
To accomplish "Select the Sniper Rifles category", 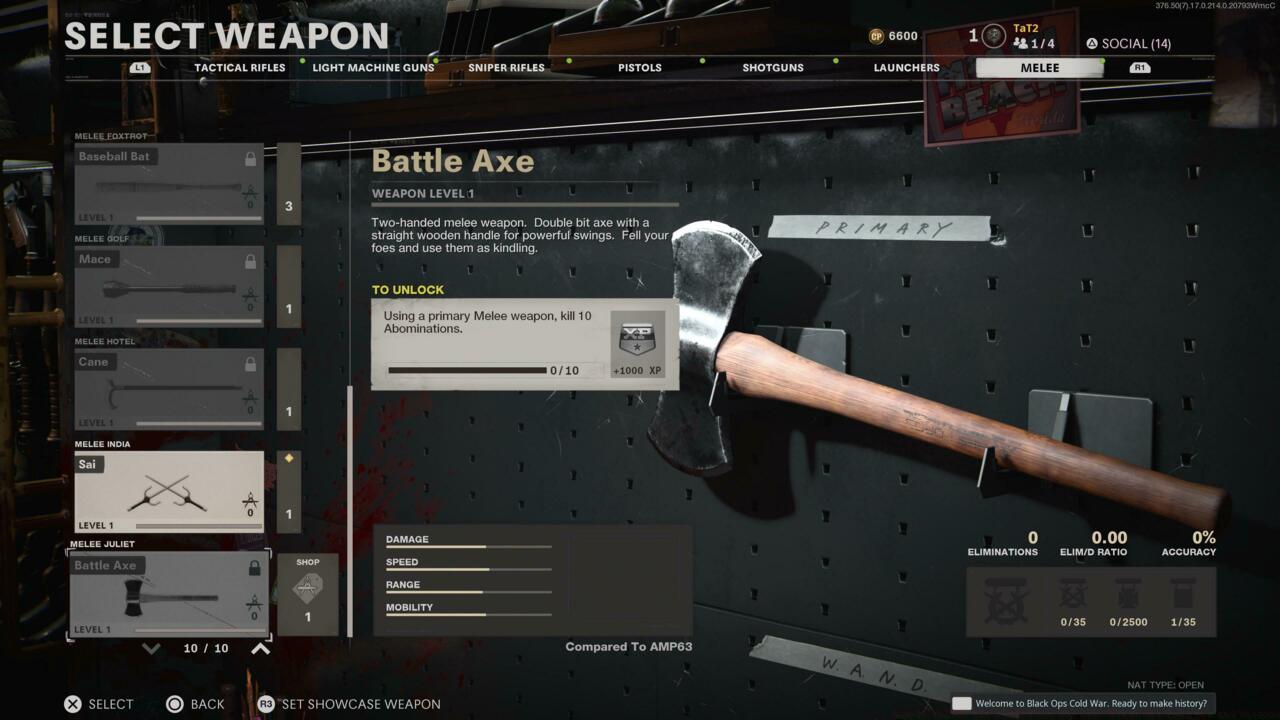I will click(506, 68).
